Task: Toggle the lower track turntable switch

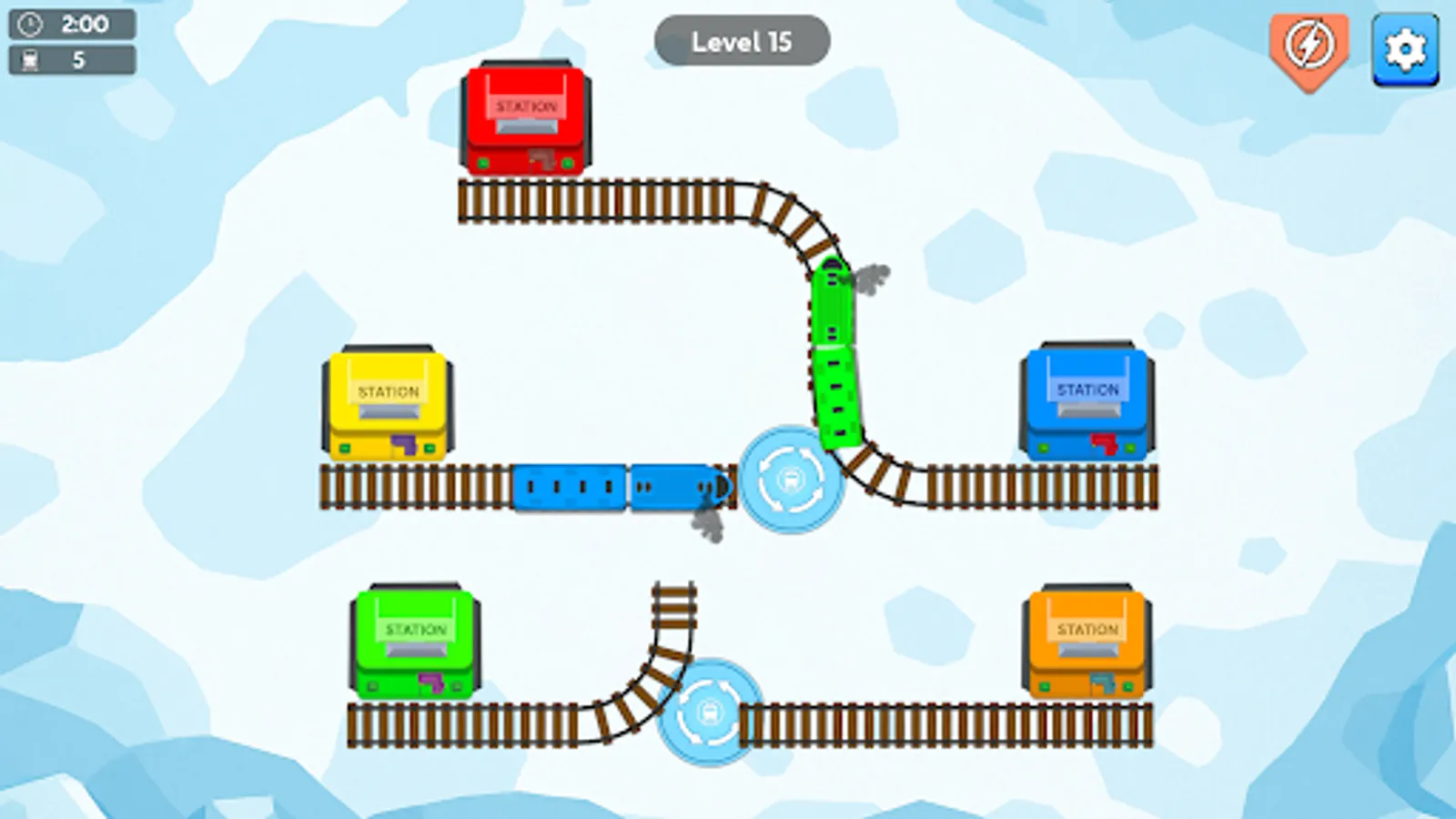Action: [x=708, y=714]
